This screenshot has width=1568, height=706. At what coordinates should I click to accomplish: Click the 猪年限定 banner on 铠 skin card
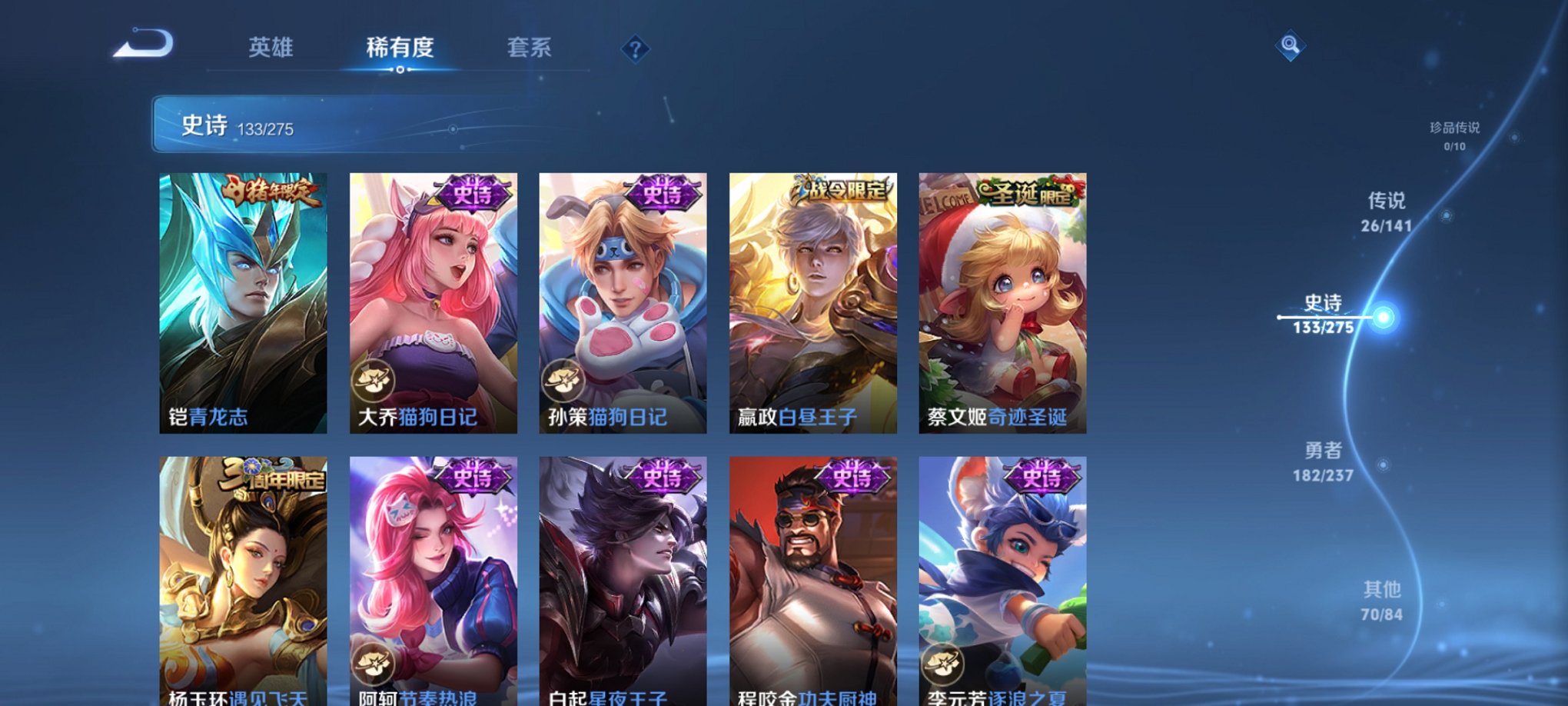coord(273,191)
